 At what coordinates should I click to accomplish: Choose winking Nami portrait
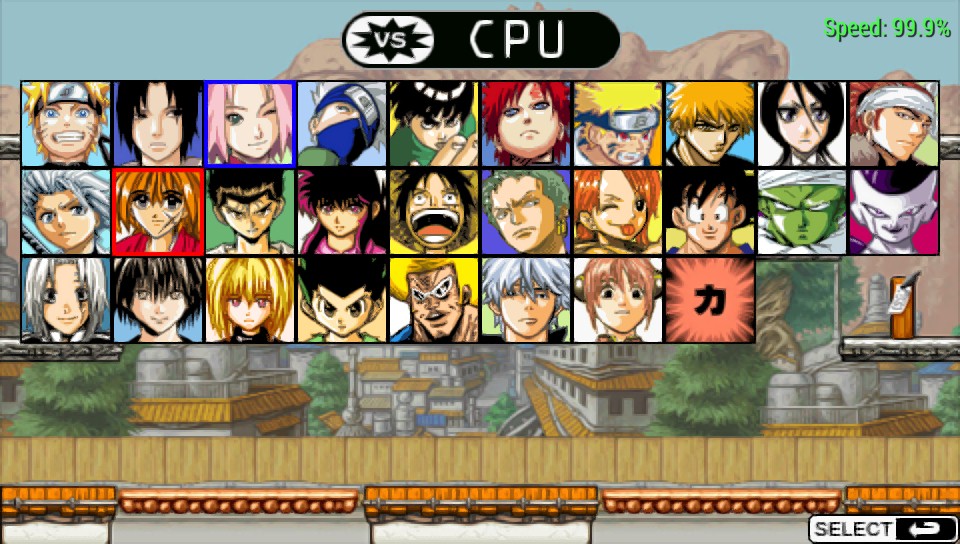pyautogui.click(x=618, y=212)
